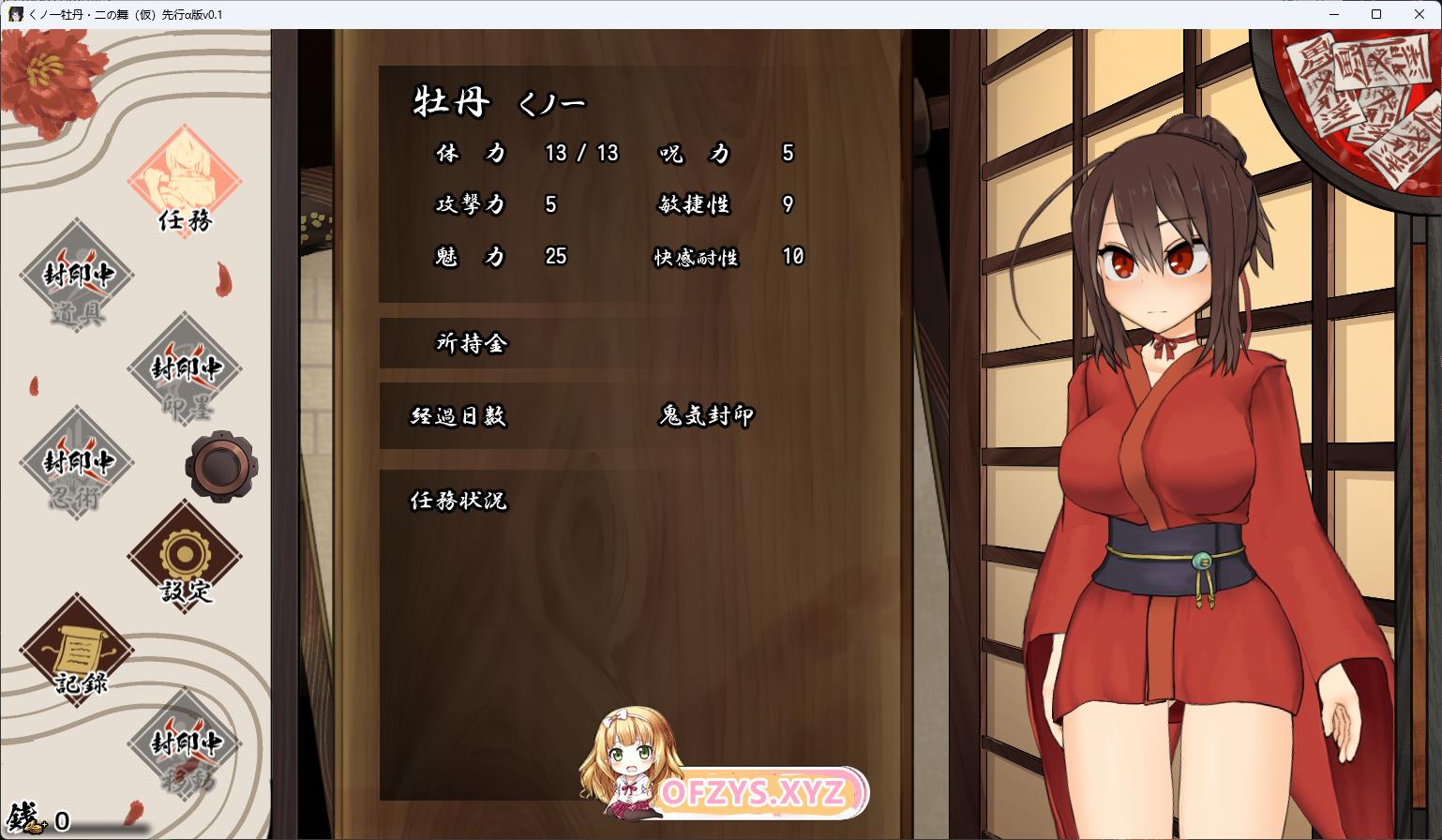1442x840 pixels.
Task: Minimize the game window
Action: click(x=1334, y=14)
